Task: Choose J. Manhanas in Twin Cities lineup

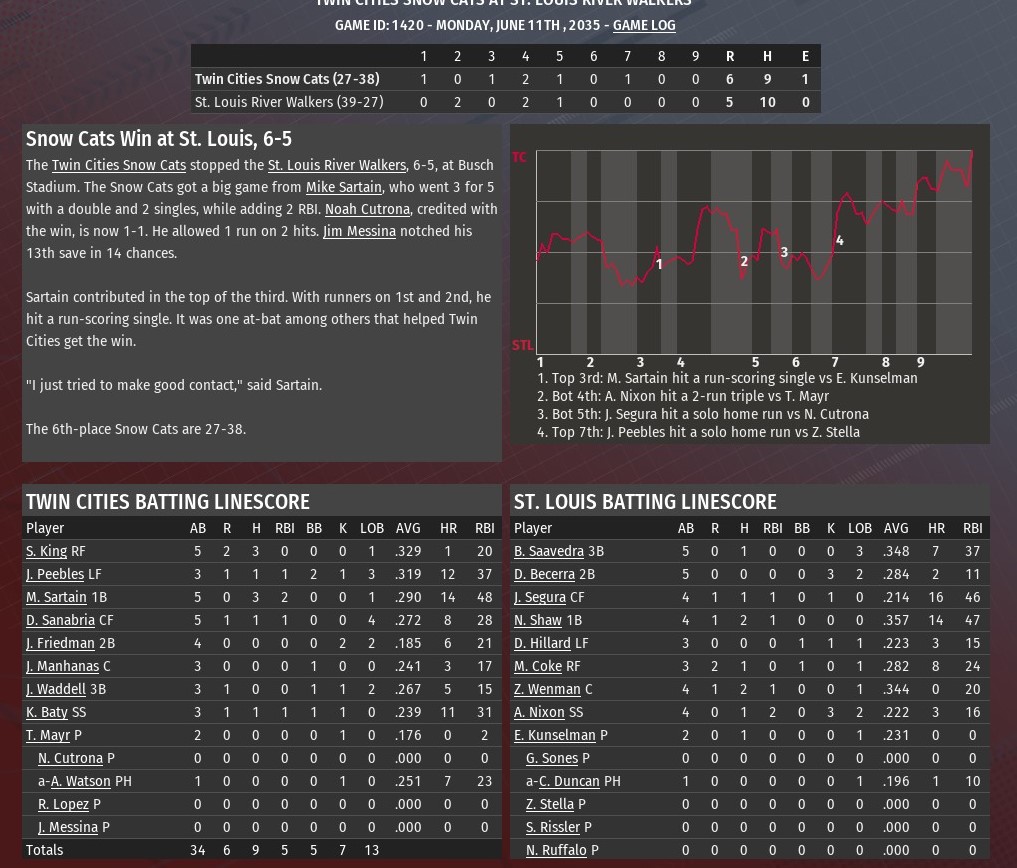Action: 62,666
